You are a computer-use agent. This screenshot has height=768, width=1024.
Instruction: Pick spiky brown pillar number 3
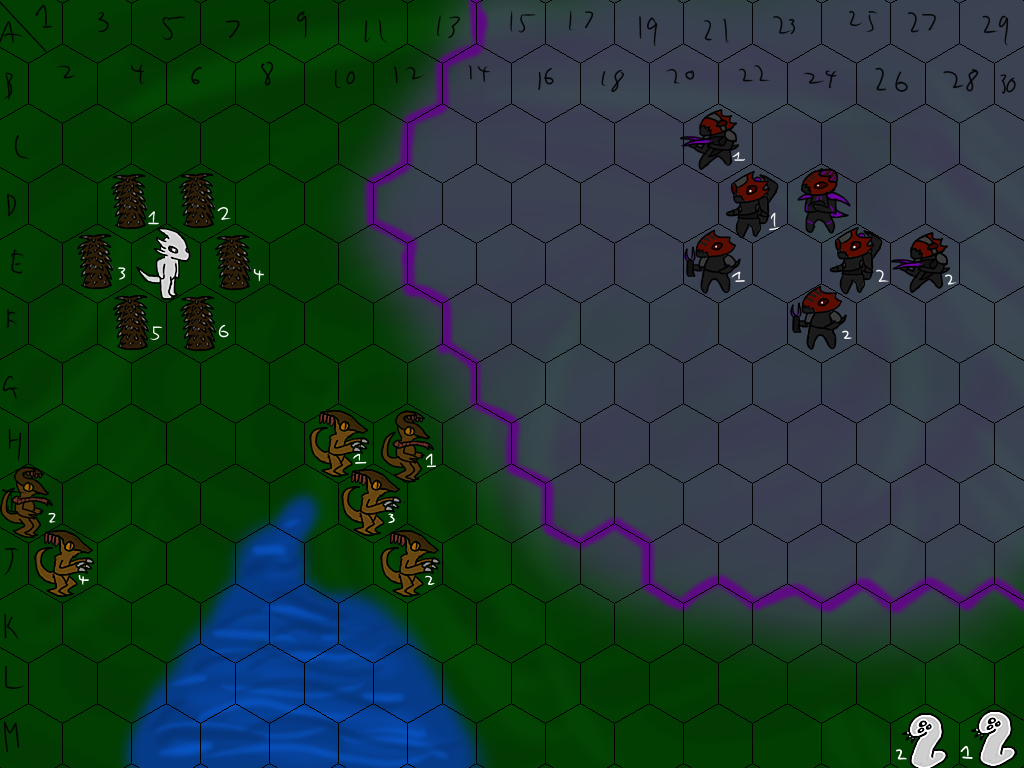[x=95, y=262]
